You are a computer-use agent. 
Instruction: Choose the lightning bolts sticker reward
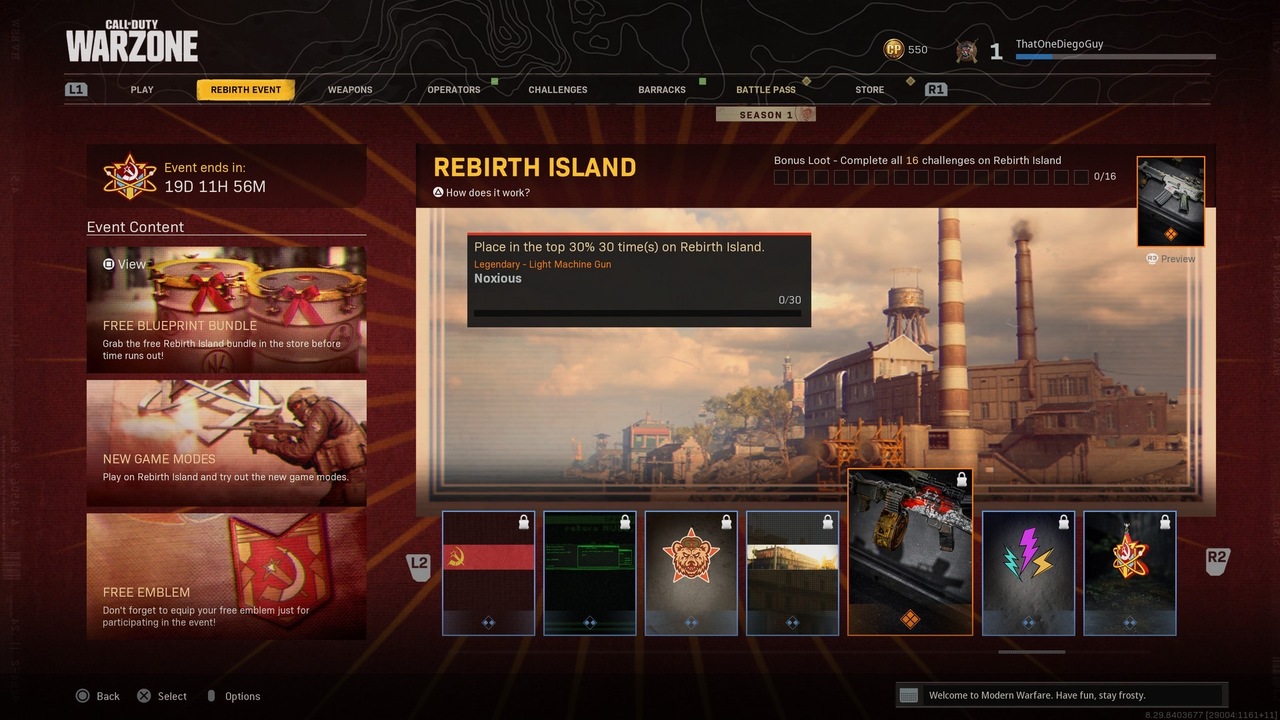click(x=1028, y=573)
